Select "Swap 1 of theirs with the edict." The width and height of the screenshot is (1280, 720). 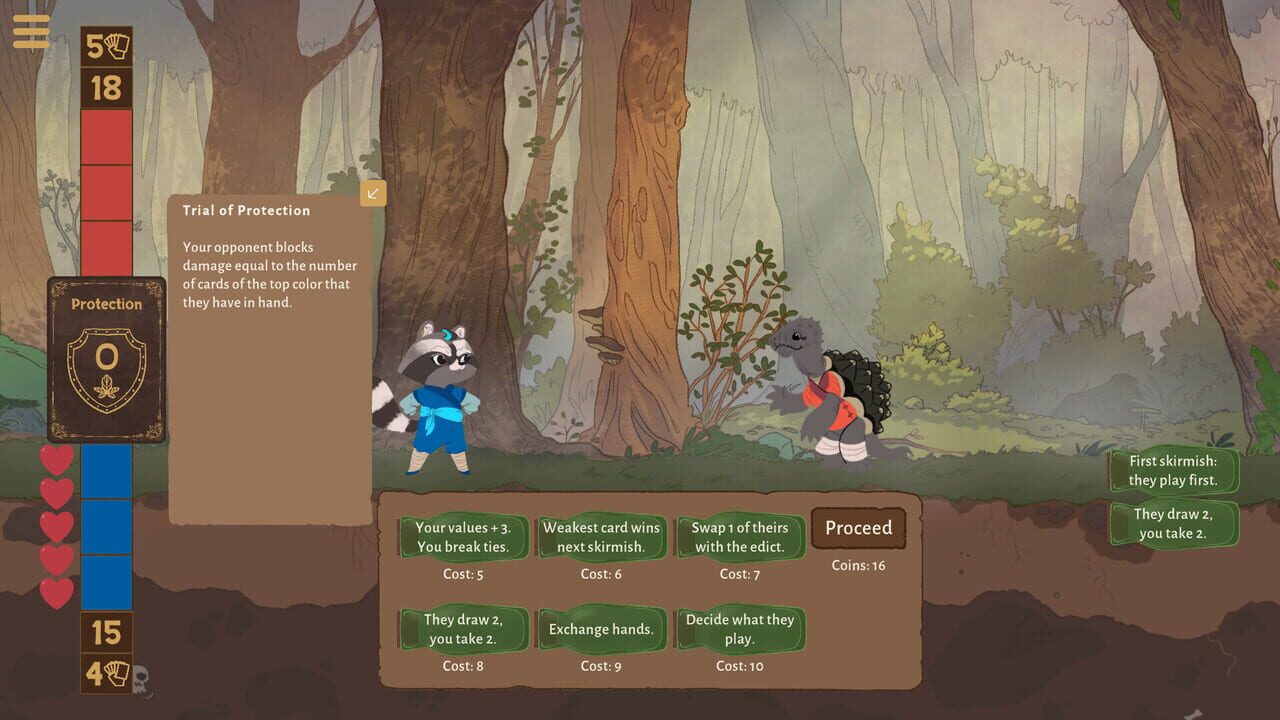tap(740, 537)
